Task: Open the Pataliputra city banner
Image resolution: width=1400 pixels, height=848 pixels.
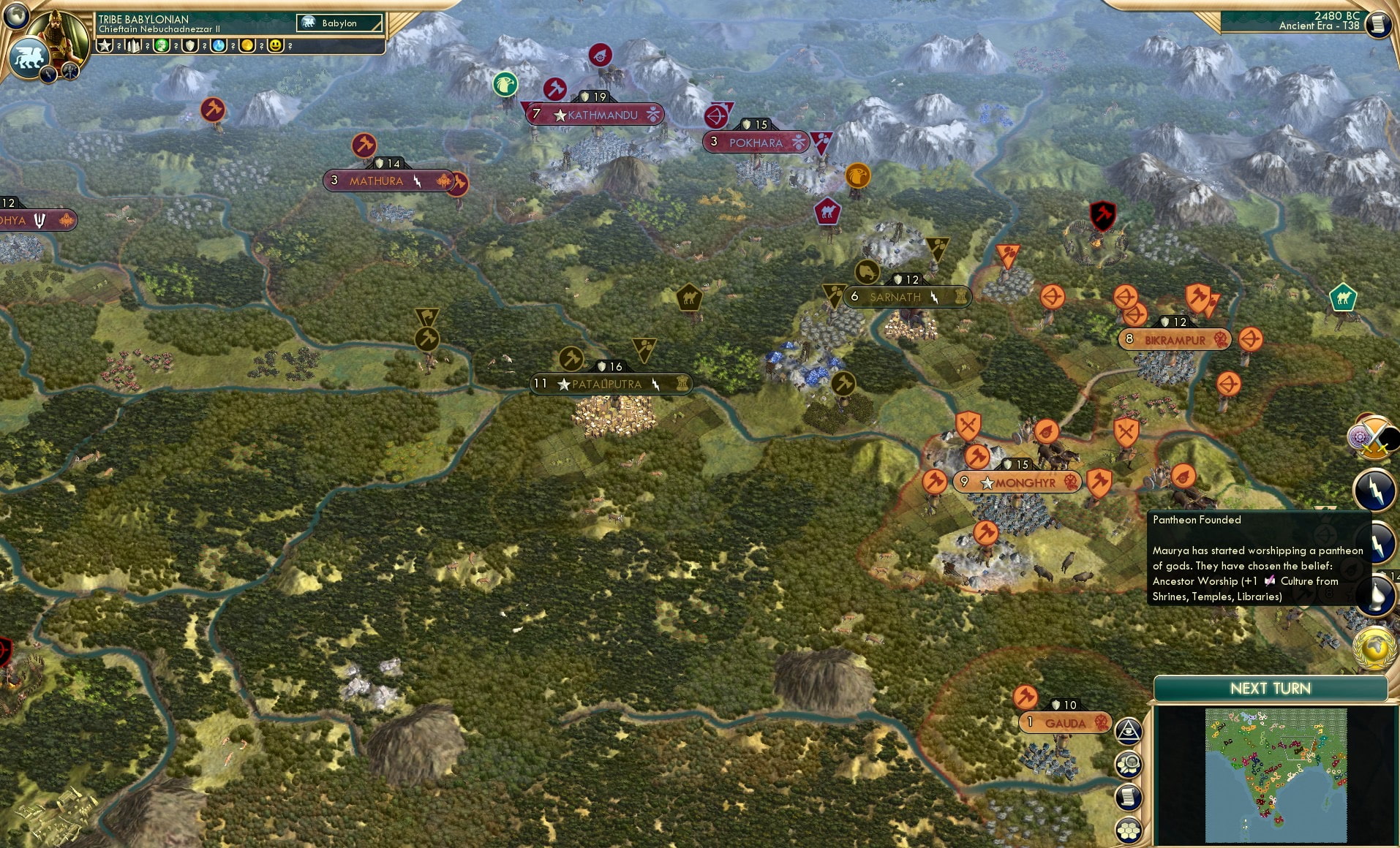Action: (611, 383)
